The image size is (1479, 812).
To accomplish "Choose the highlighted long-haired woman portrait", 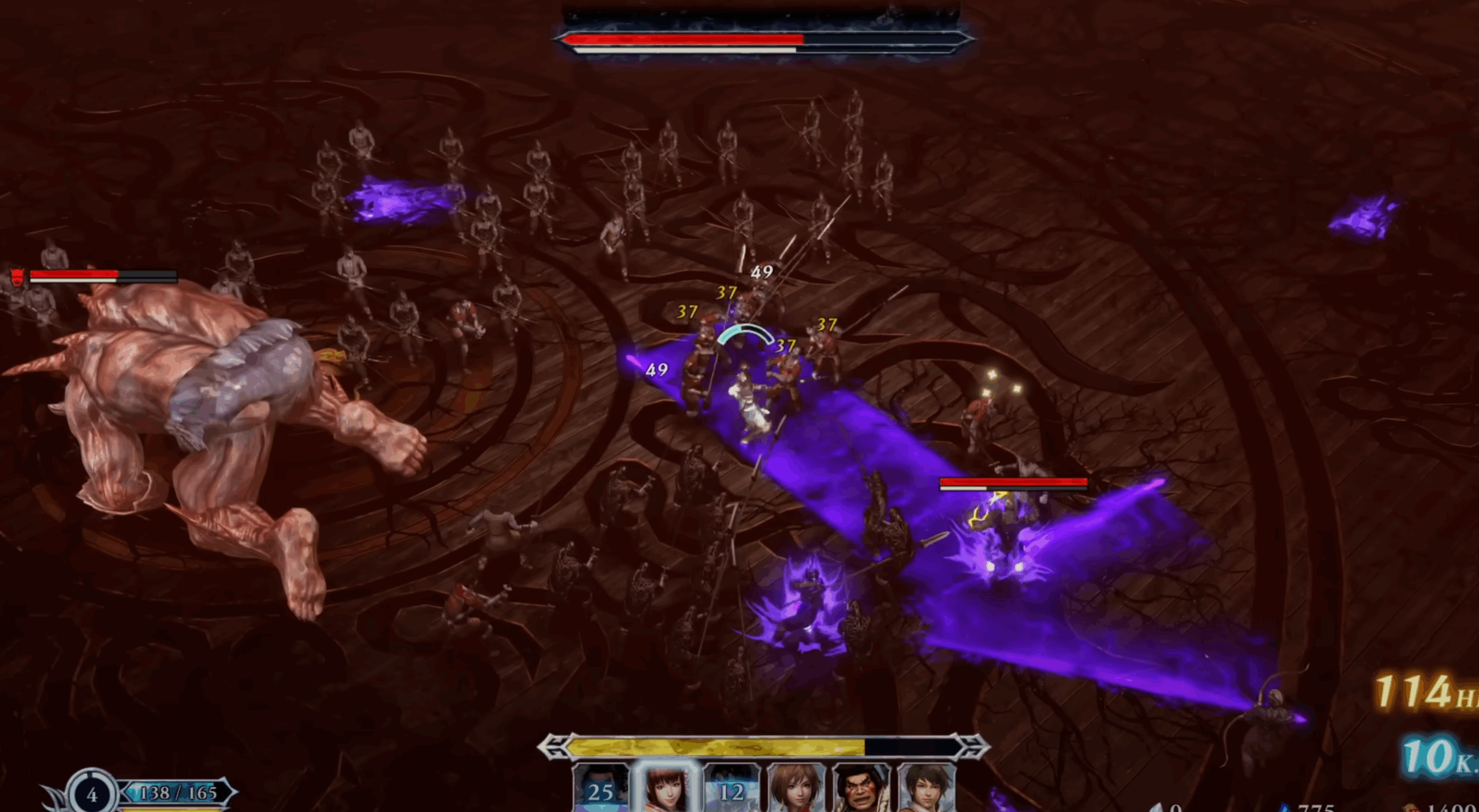I will [666, 789].
